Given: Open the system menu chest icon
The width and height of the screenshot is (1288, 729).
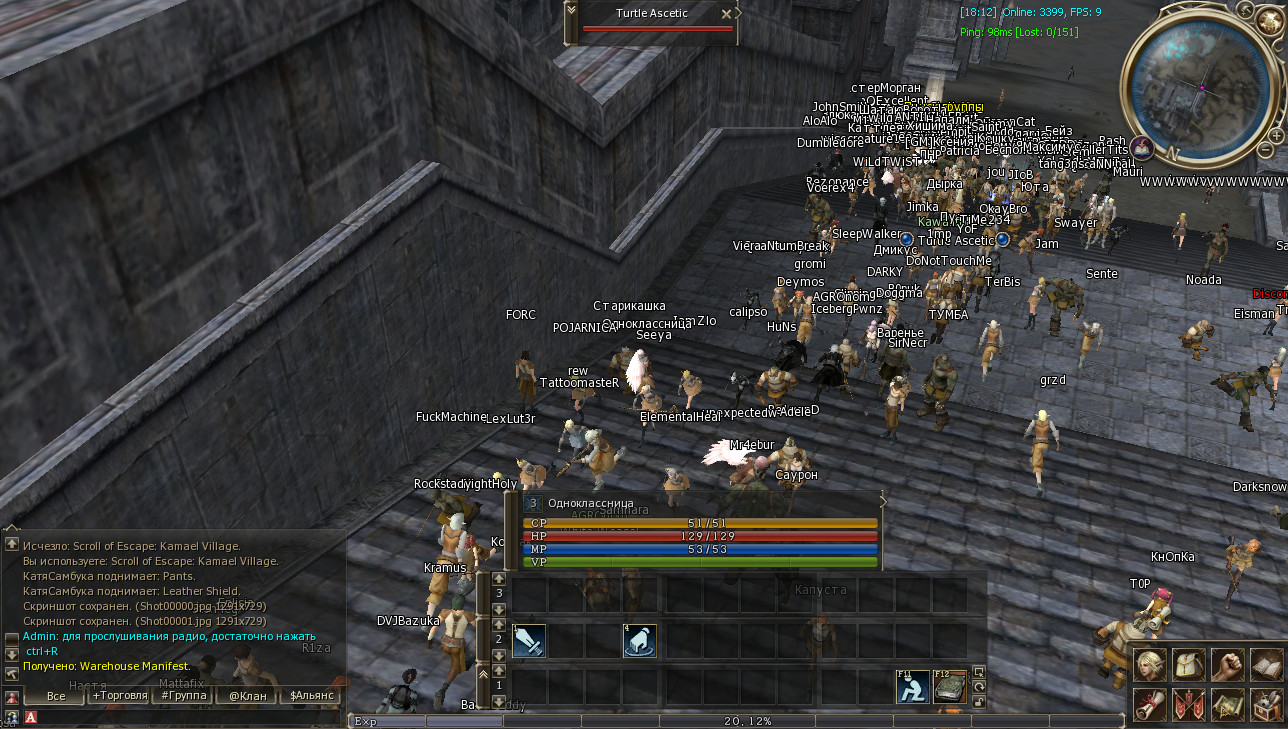Looking at the screenshot, I should click(x=1267, y=704).
